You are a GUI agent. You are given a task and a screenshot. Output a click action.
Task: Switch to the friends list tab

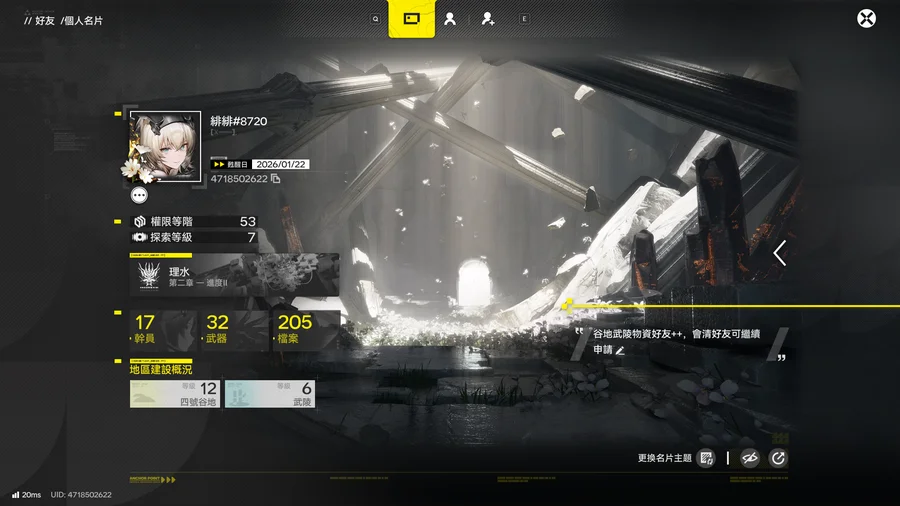pos(450,18)
